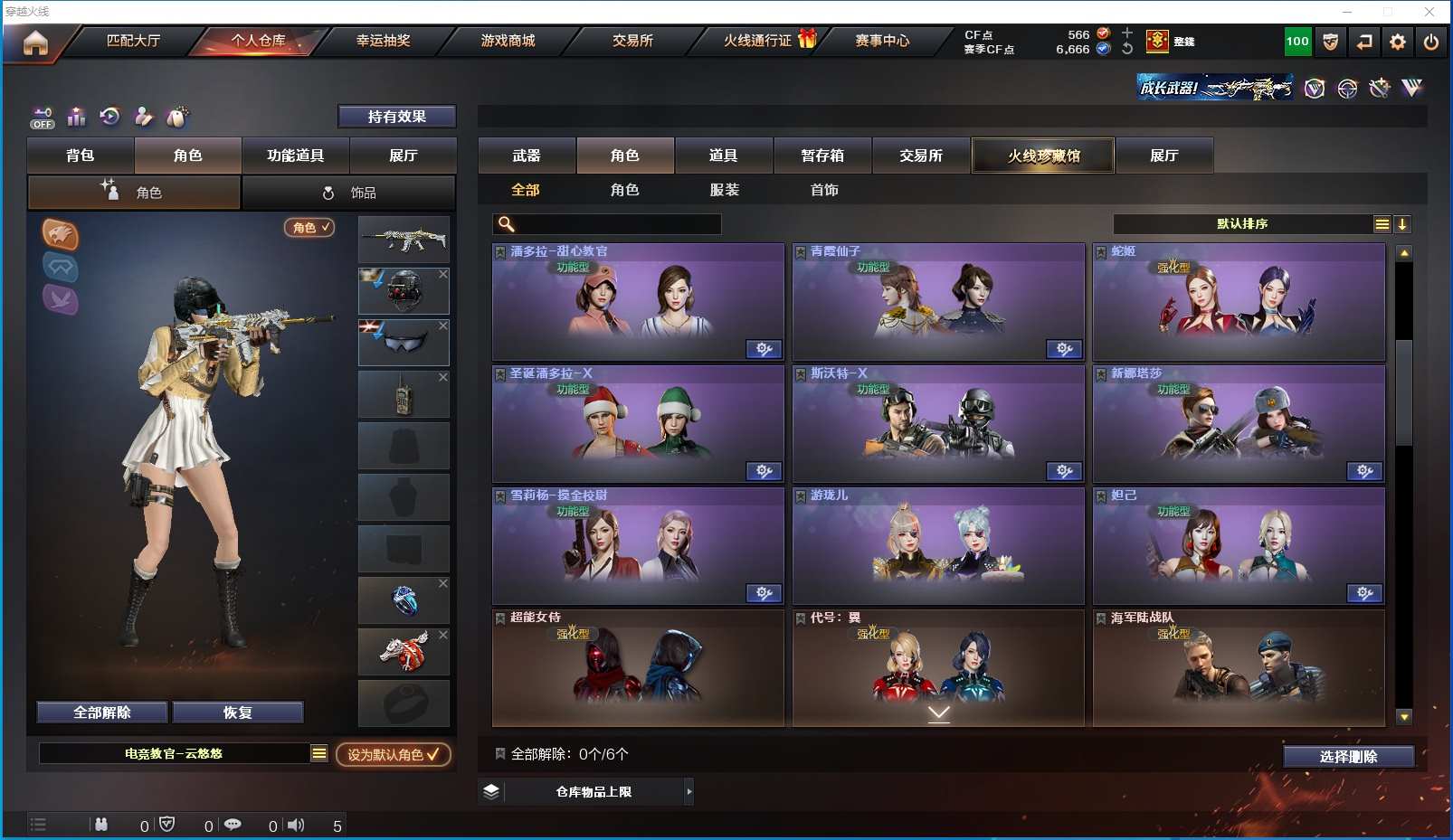Remove all equipment with 全部解除
Image resolution: width=1453 pixels, height=840 pixels.
(x=102, y=713)
